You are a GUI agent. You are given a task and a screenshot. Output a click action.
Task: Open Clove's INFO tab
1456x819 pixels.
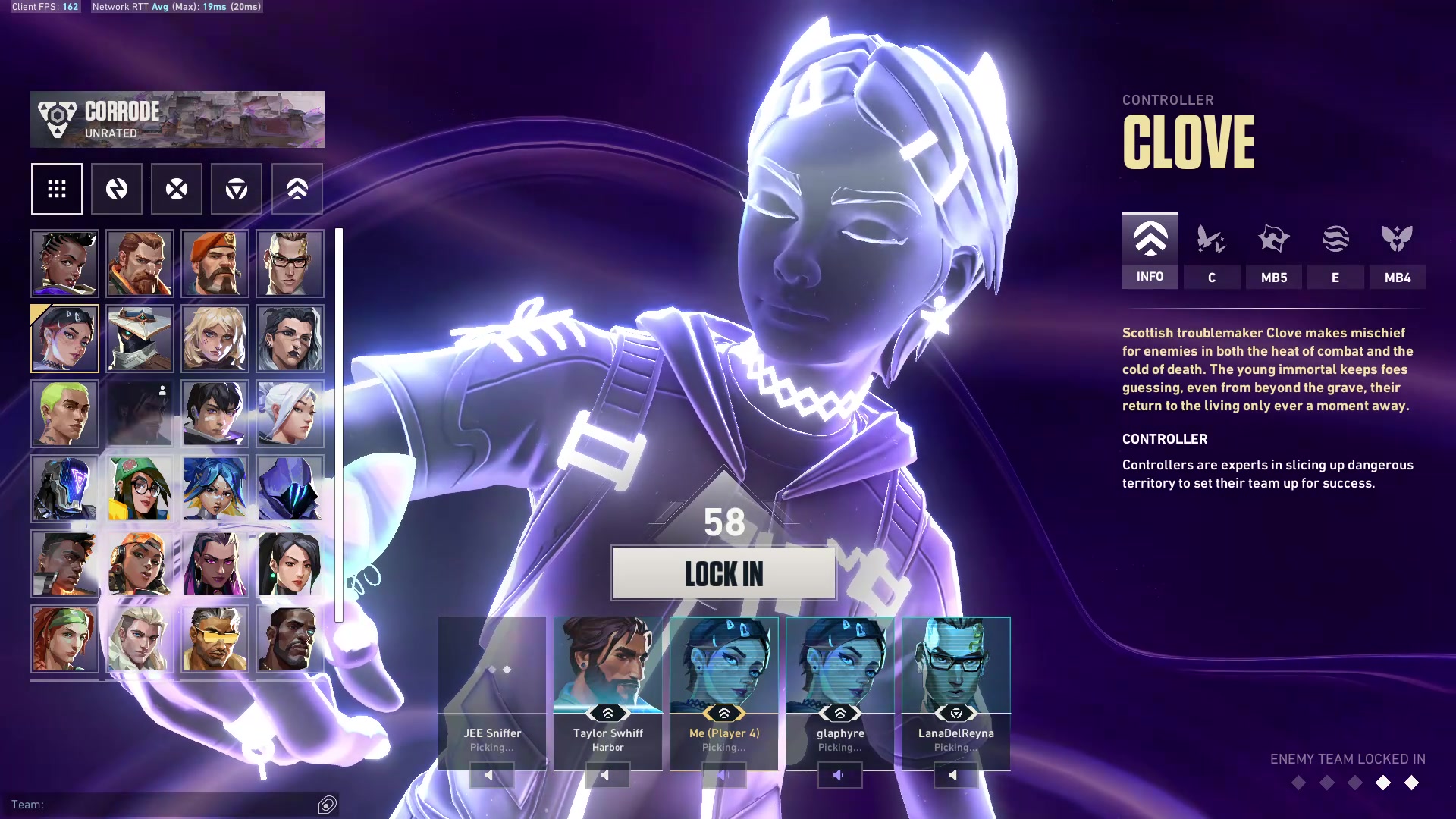(1150, 250)
